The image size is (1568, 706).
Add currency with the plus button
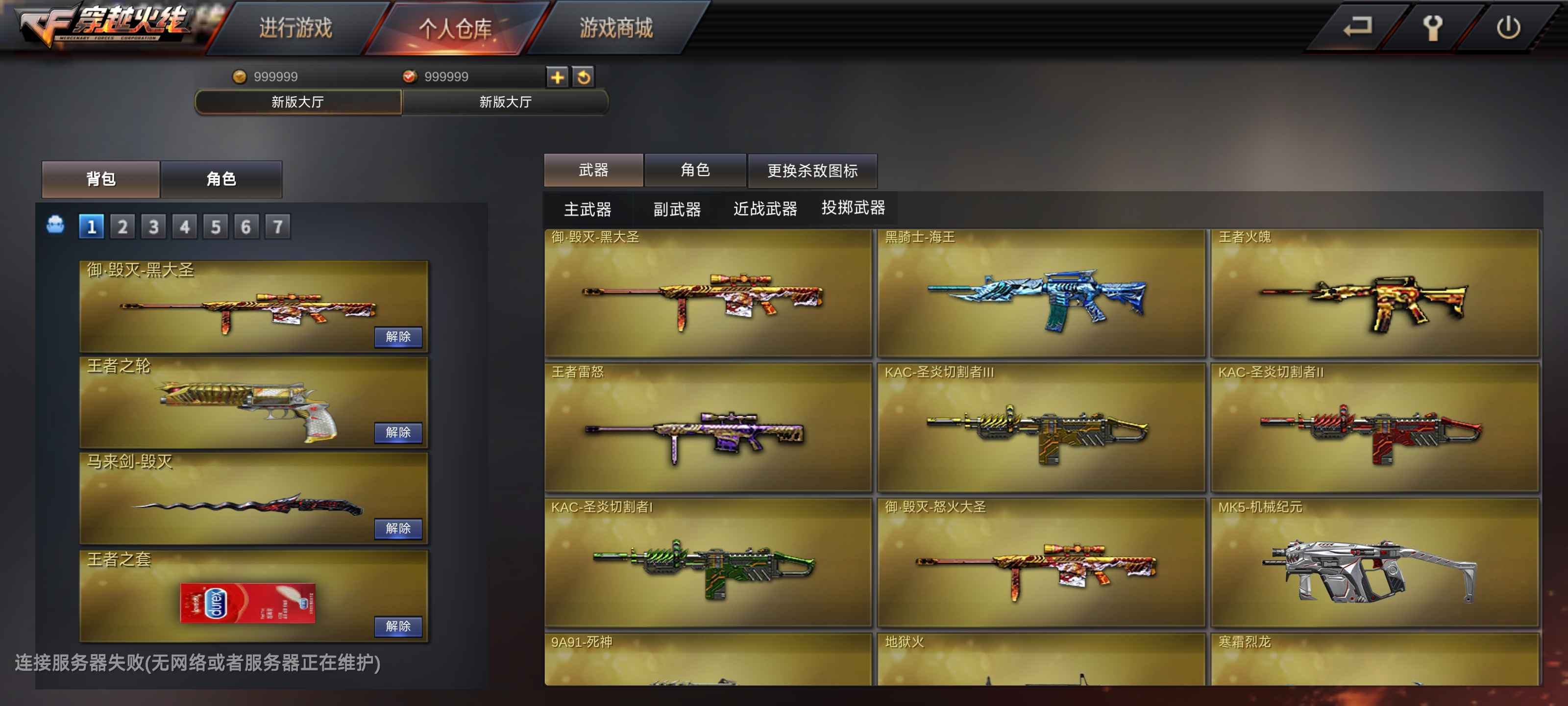coord(557,77)
